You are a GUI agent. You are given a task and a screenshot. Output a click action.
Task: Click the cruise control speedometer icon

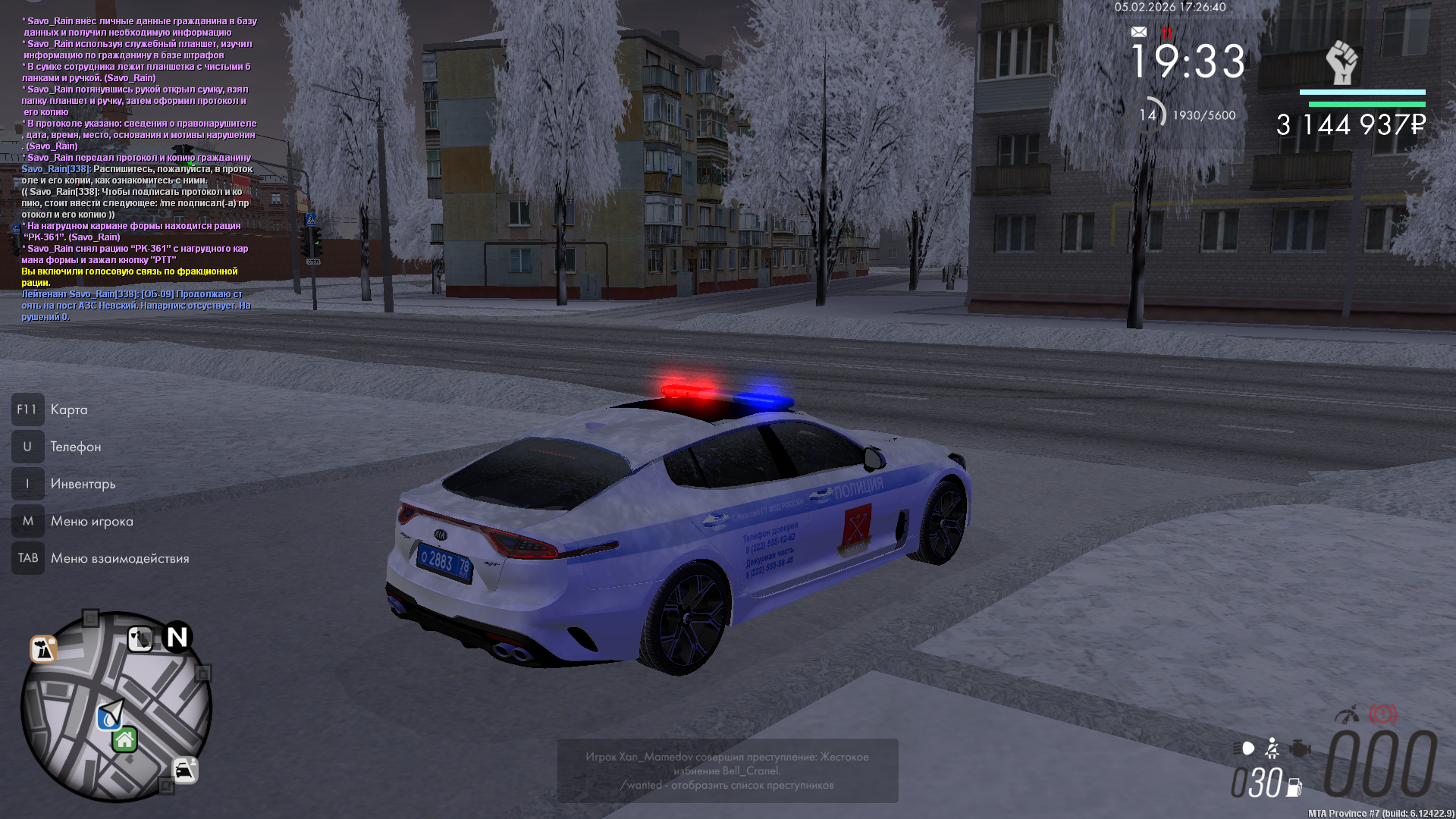1347,714
